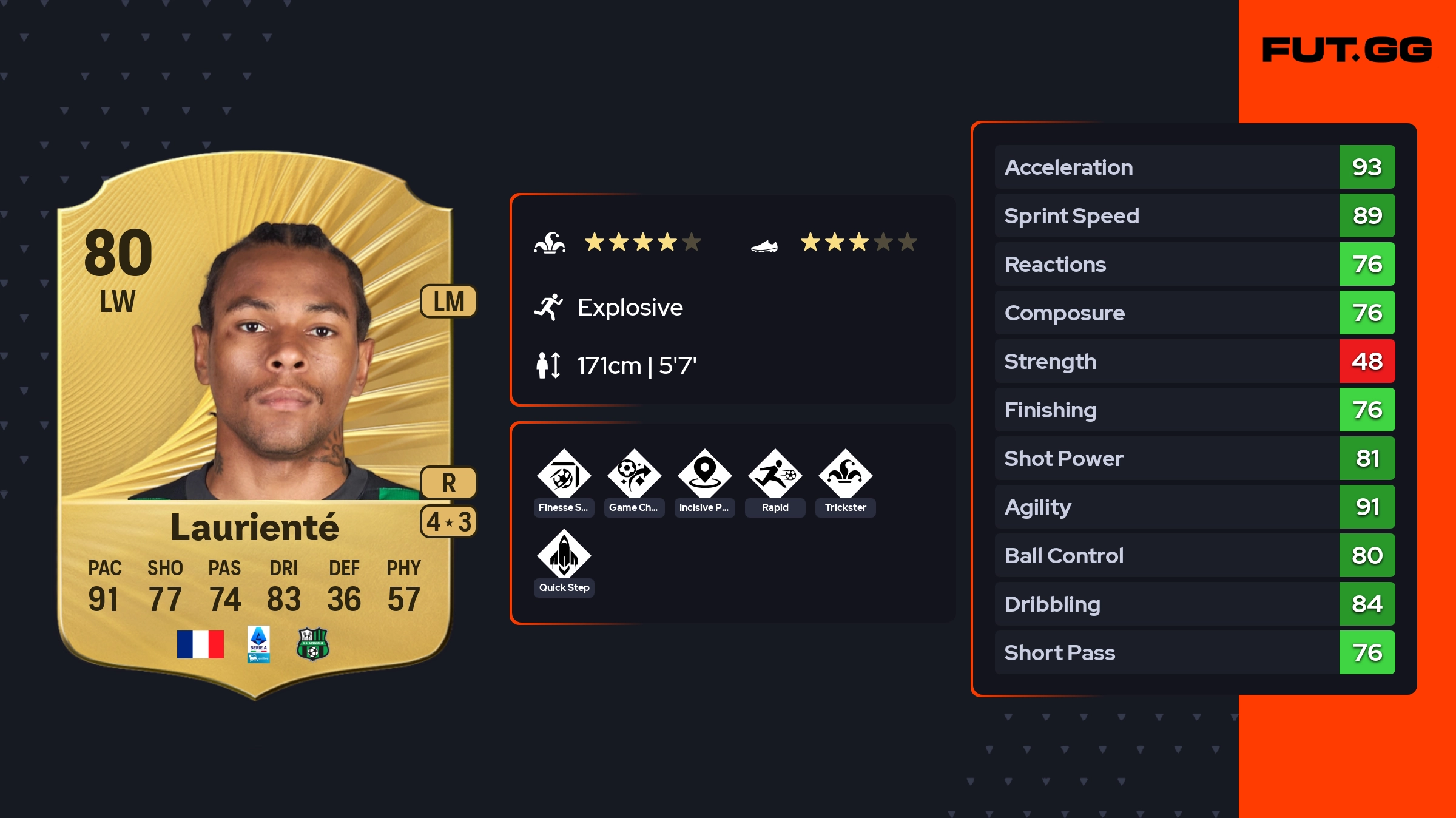1456x818 pixels.
Task: Choose the Incisive Pass playstyle icon
Action: 704,475
